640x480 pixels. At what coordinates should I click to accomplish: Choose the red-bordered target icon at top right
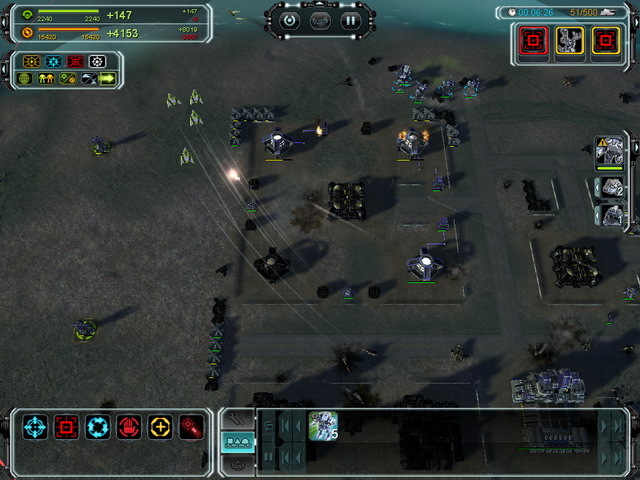535,40
